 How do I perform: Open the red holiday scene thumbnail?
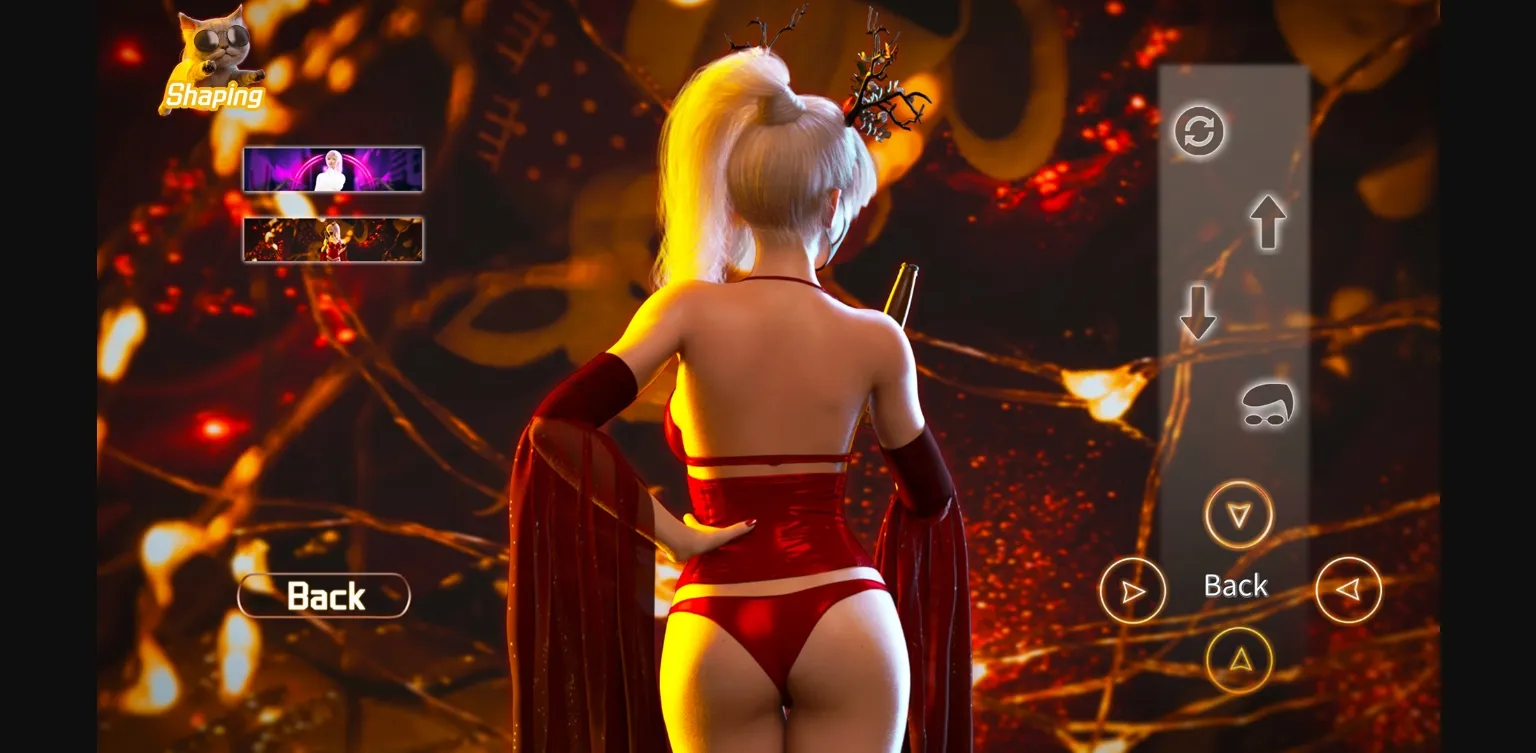tap(332, 239)
